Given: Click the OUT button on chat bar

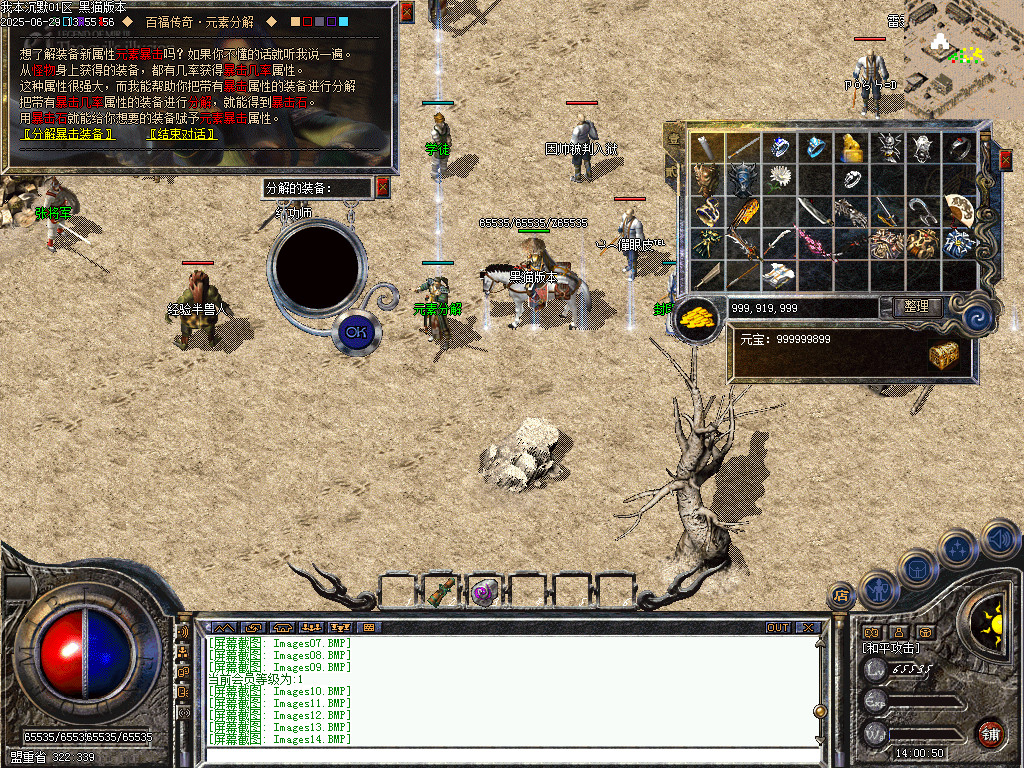Looking at the screenshot, I should pos(777,628).
